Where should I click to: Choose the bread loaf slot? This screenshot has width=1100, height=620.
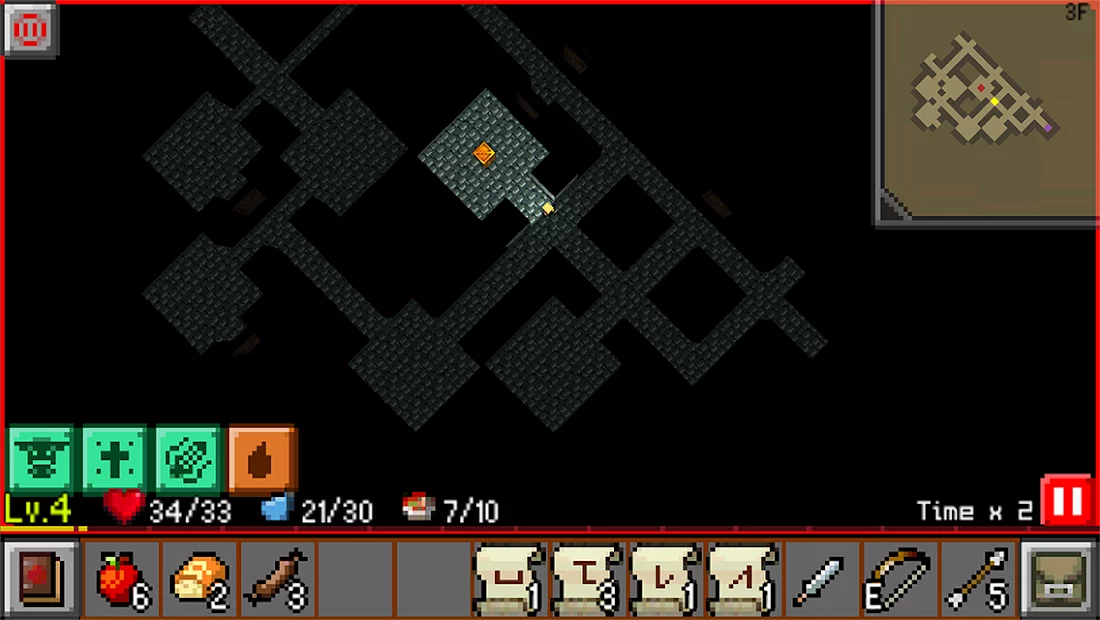point(199,579)
